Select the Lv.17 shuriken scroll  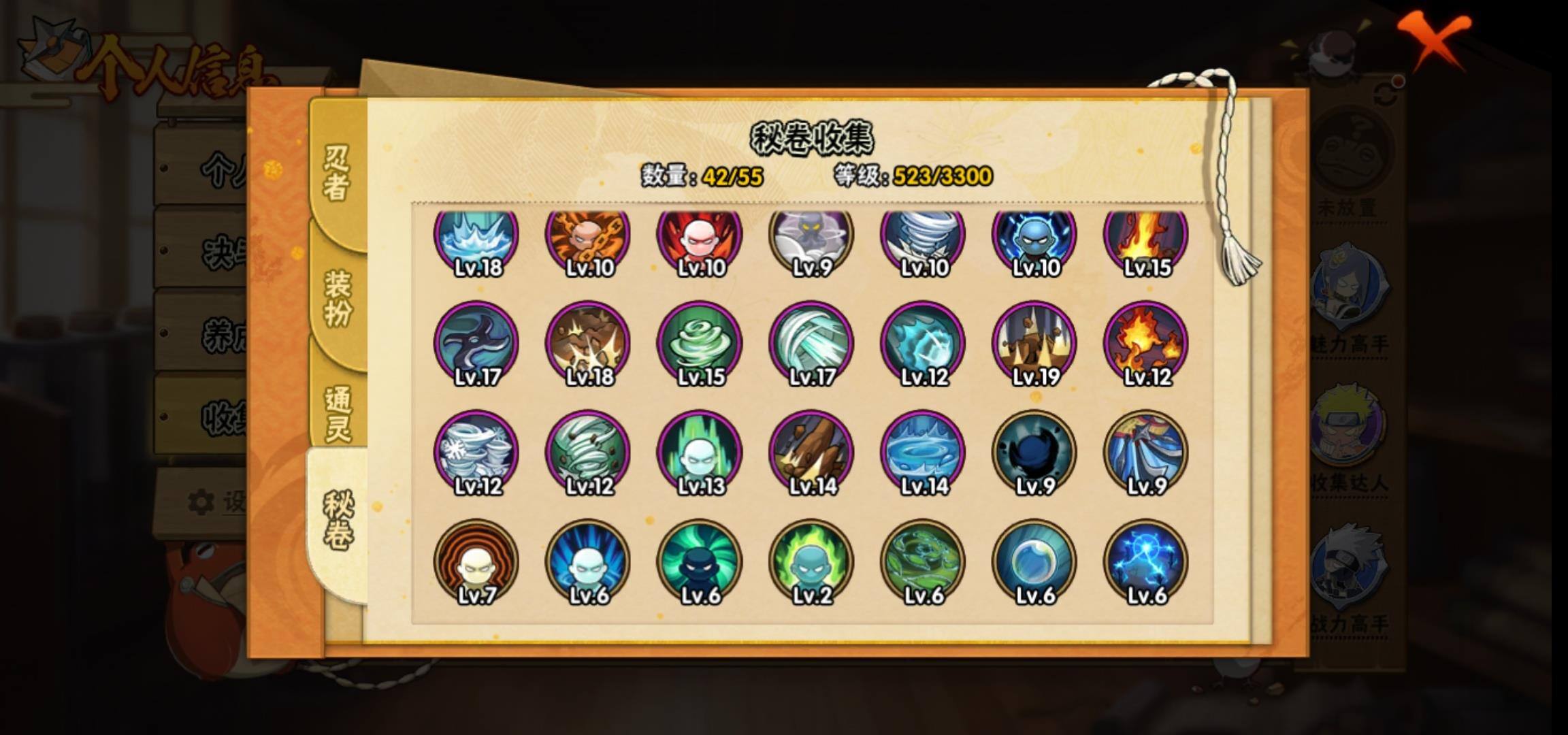[476, 344]
